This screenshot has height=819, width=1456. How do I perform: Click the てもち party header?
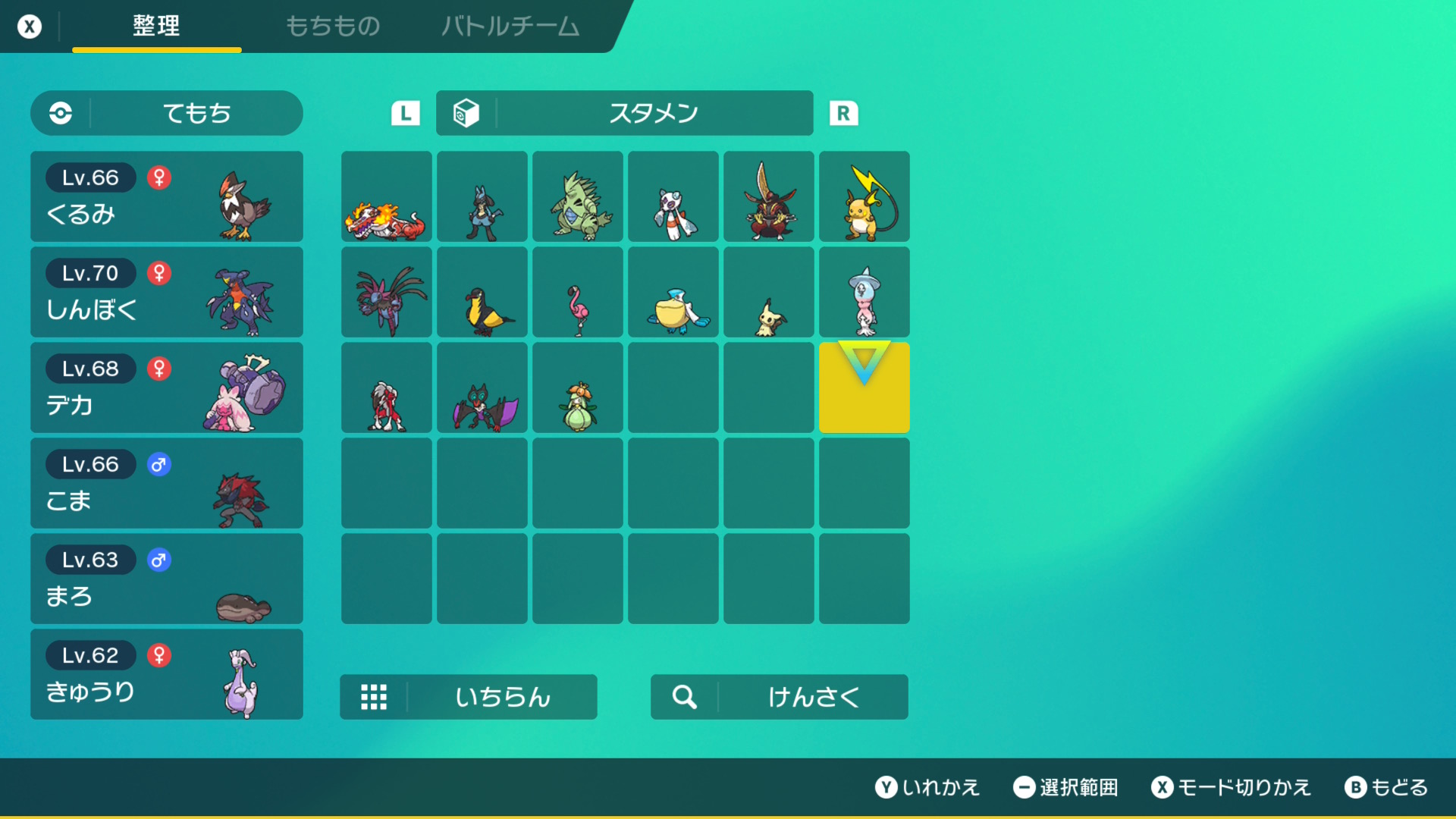(167, 113)
